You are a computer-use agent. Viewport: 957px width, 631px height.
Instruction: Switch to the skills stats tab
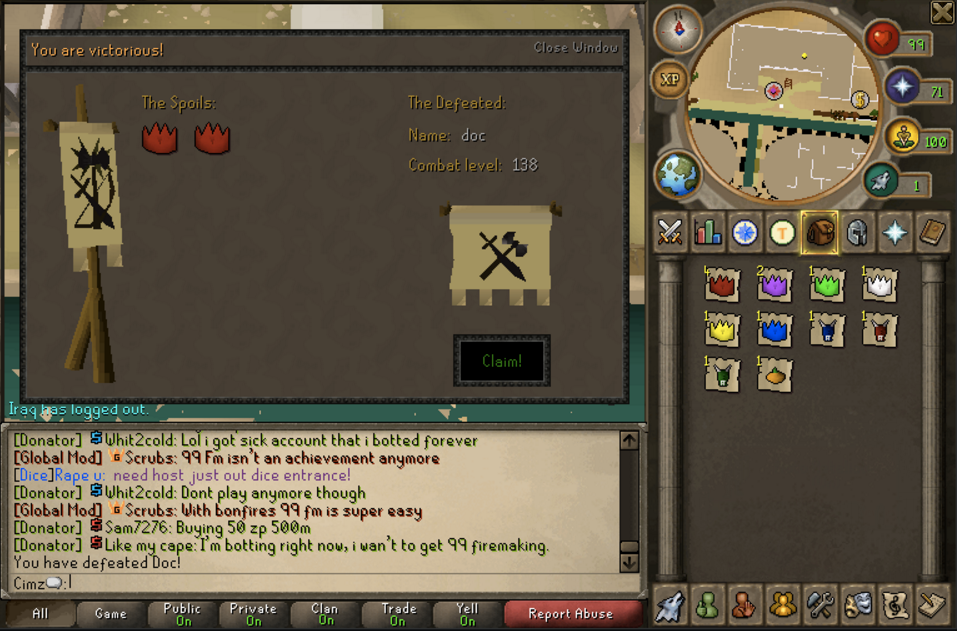coord(708,233)
